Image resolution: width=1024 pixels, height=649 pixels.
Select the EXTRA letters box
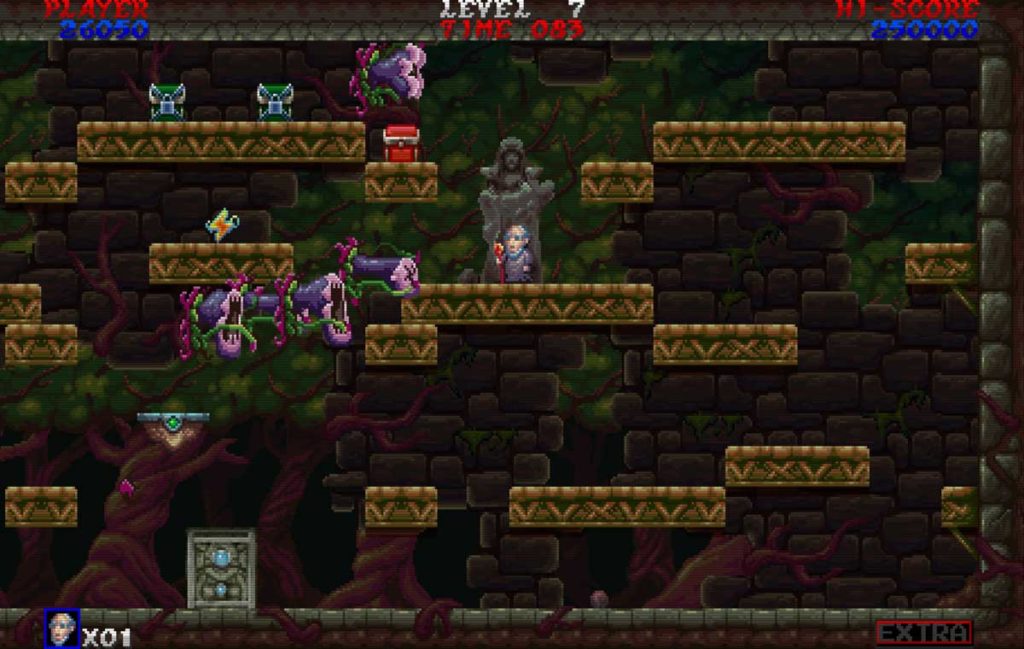pyautogui.click(x=924, y=633)
